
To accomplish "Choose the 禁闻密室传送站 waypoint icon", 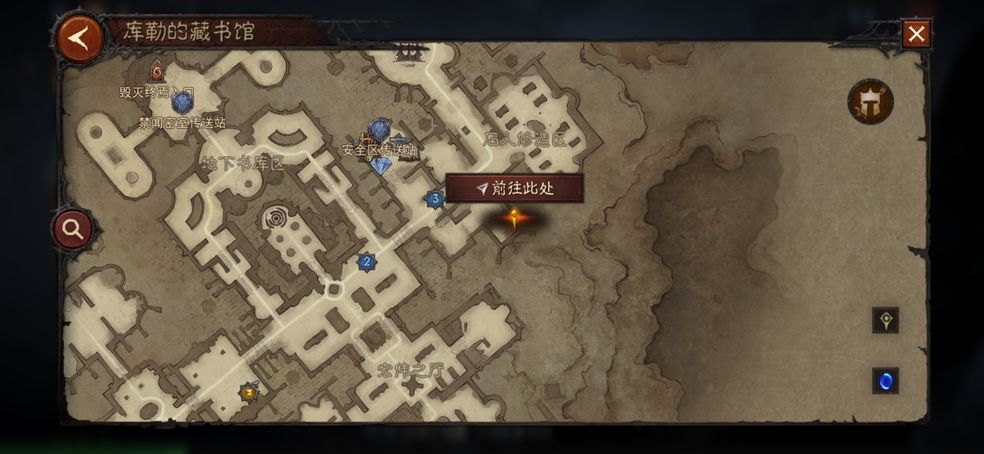I will (x=182, y=102).
